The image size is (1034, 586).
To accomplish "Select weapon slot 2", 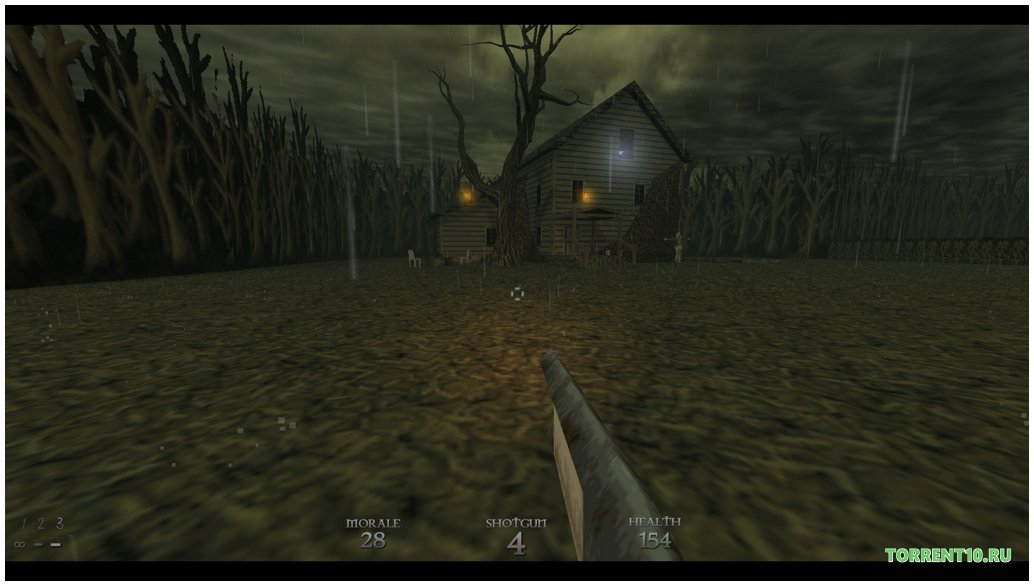I will point(41,523).
